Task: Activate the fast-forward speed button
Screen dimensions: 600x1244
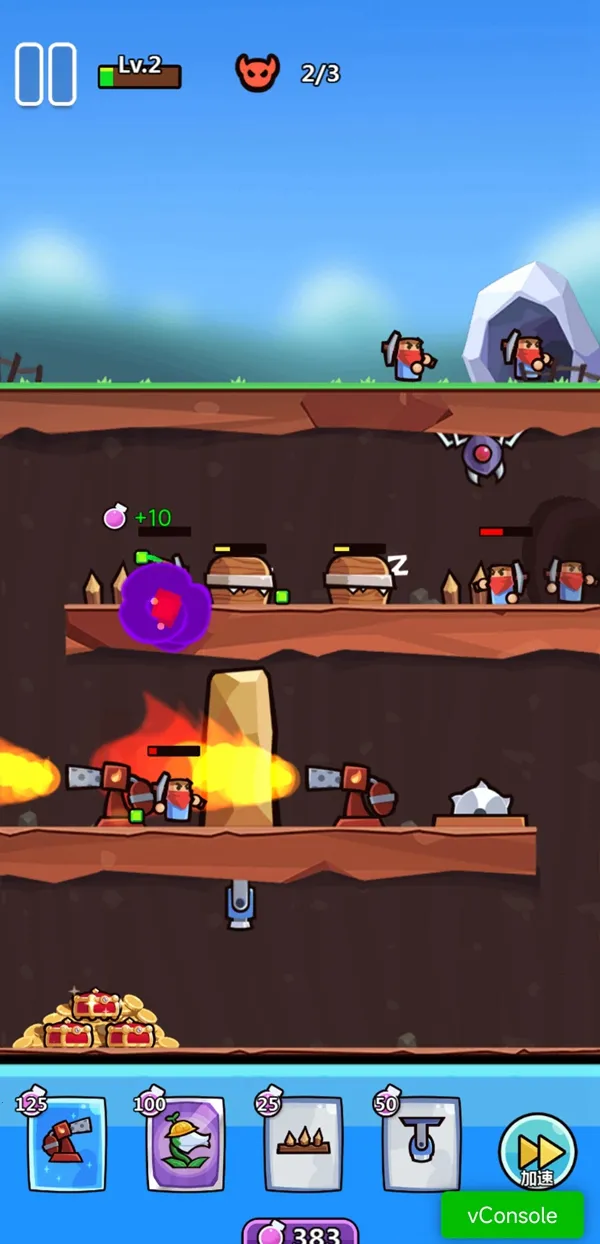Action: [x=537, y=1150]
